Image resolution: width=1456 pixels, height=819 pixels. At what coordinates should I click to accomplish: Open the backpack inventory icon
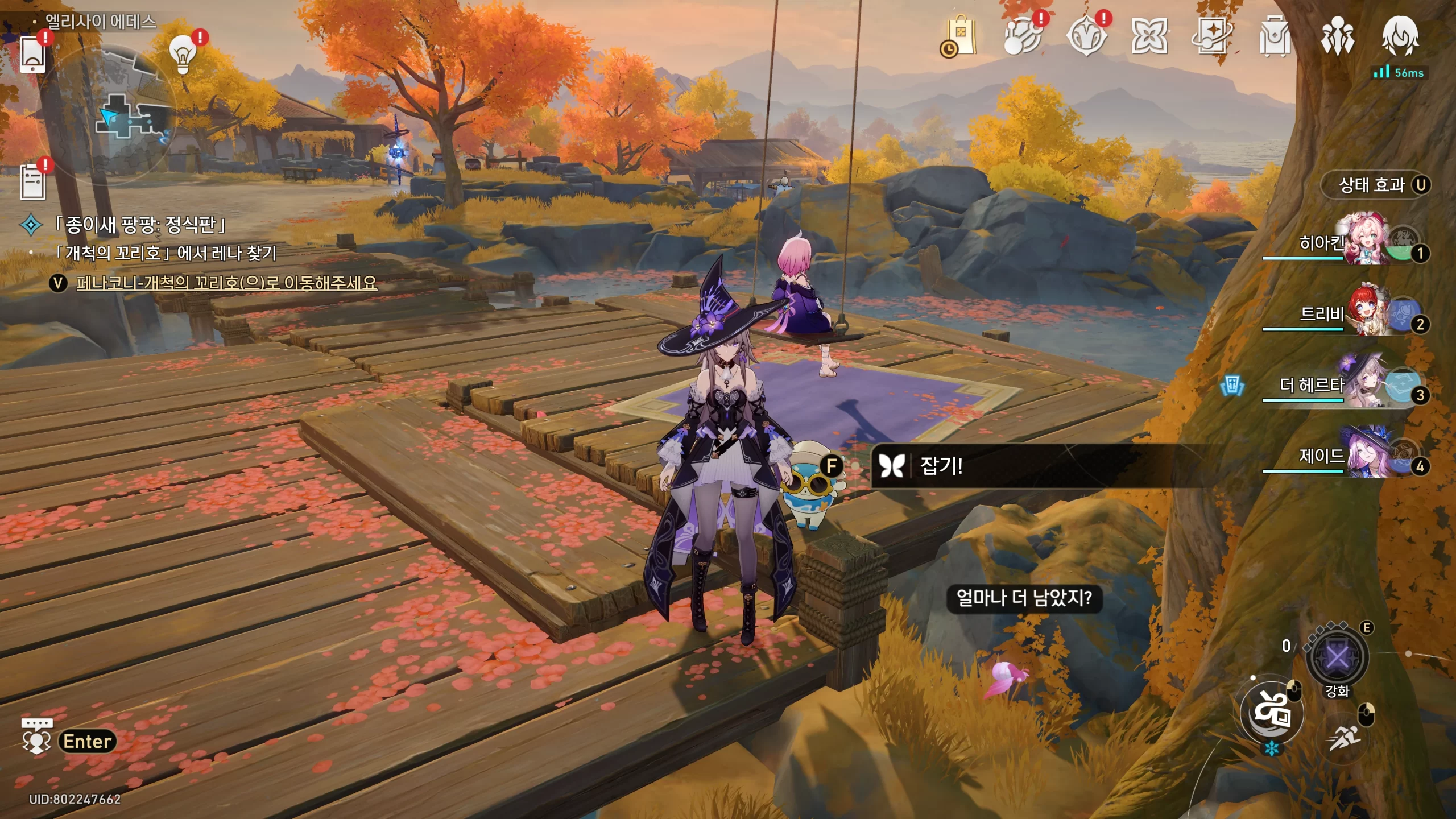click(x=1274, y=36)
